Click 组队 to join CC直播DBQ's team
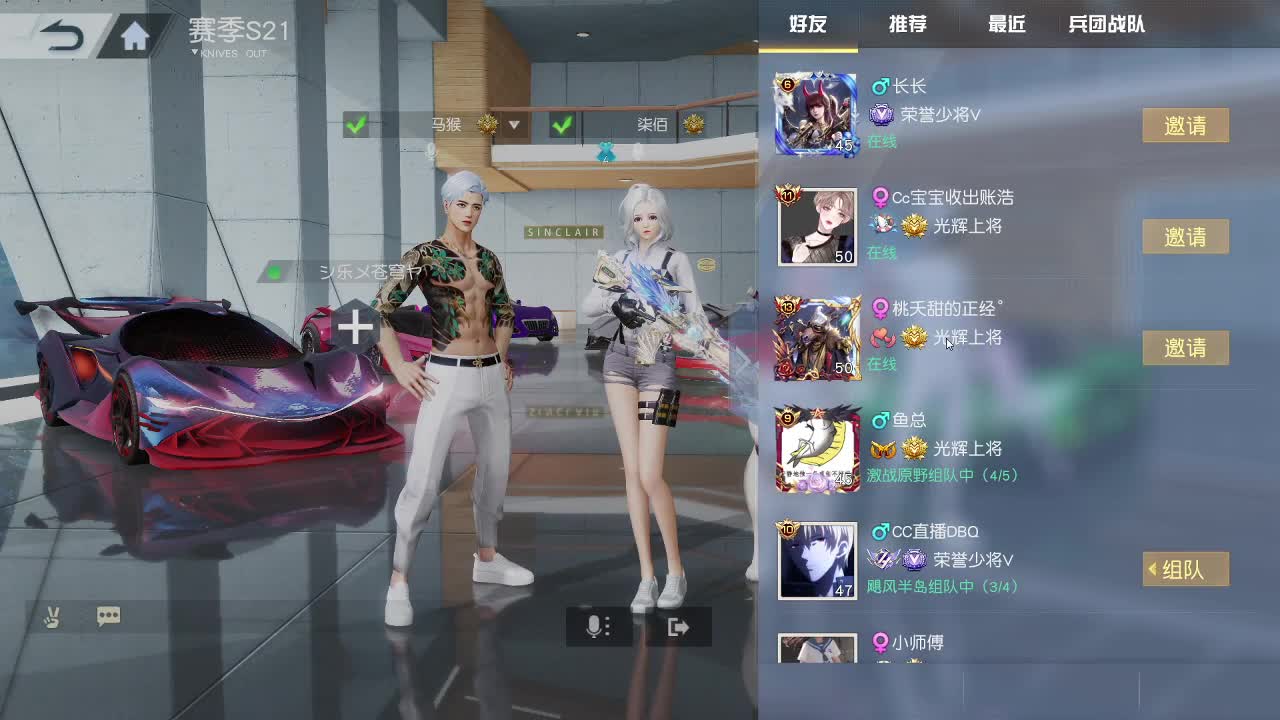 pyautogui.click(x=1185, y=568)
